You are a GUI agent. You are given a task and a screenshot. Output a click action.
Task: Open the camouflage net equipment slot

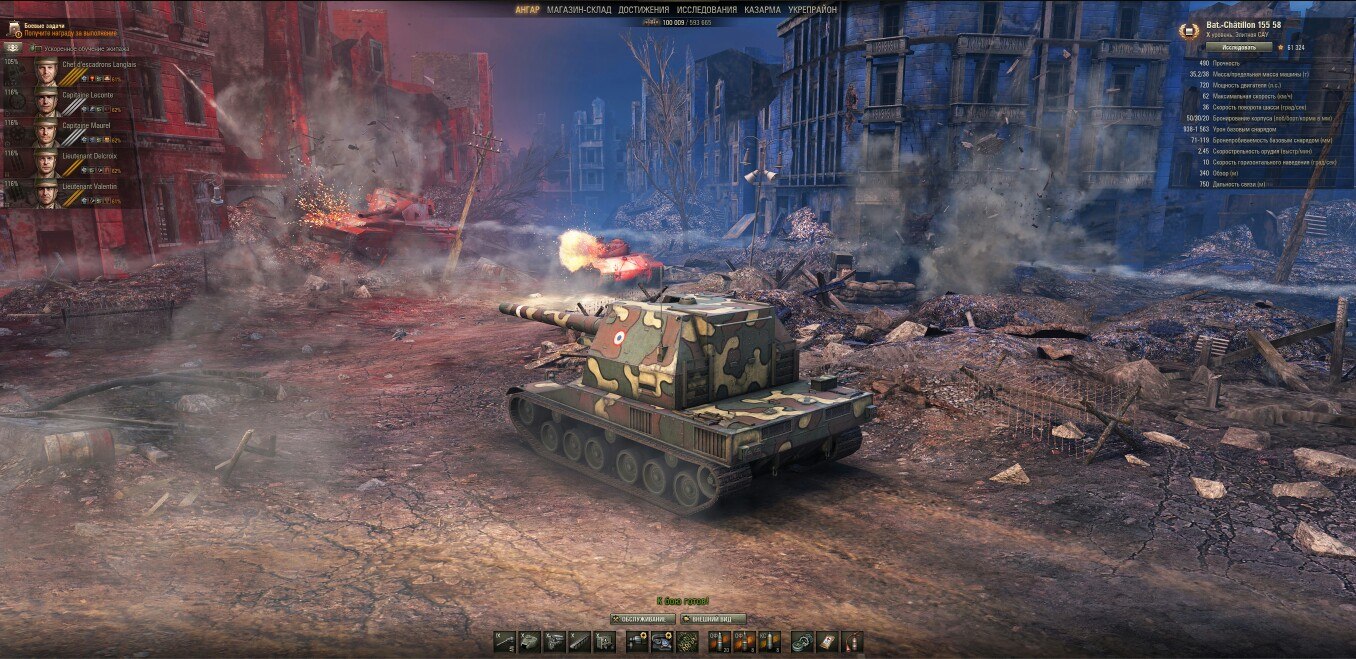tap(686, 642)
